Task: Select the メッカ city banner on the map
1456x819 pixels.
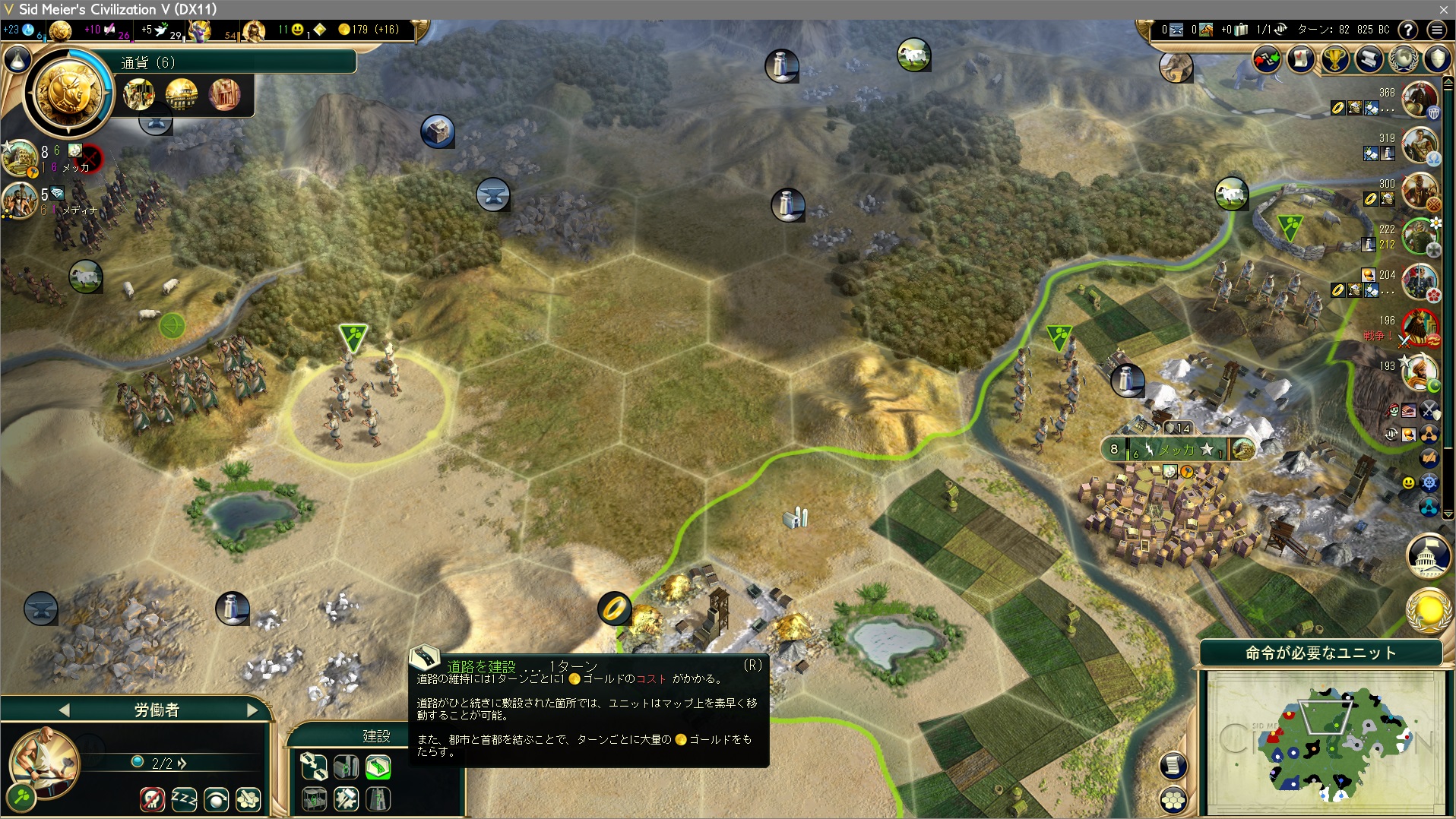Action: (1176, 449)
